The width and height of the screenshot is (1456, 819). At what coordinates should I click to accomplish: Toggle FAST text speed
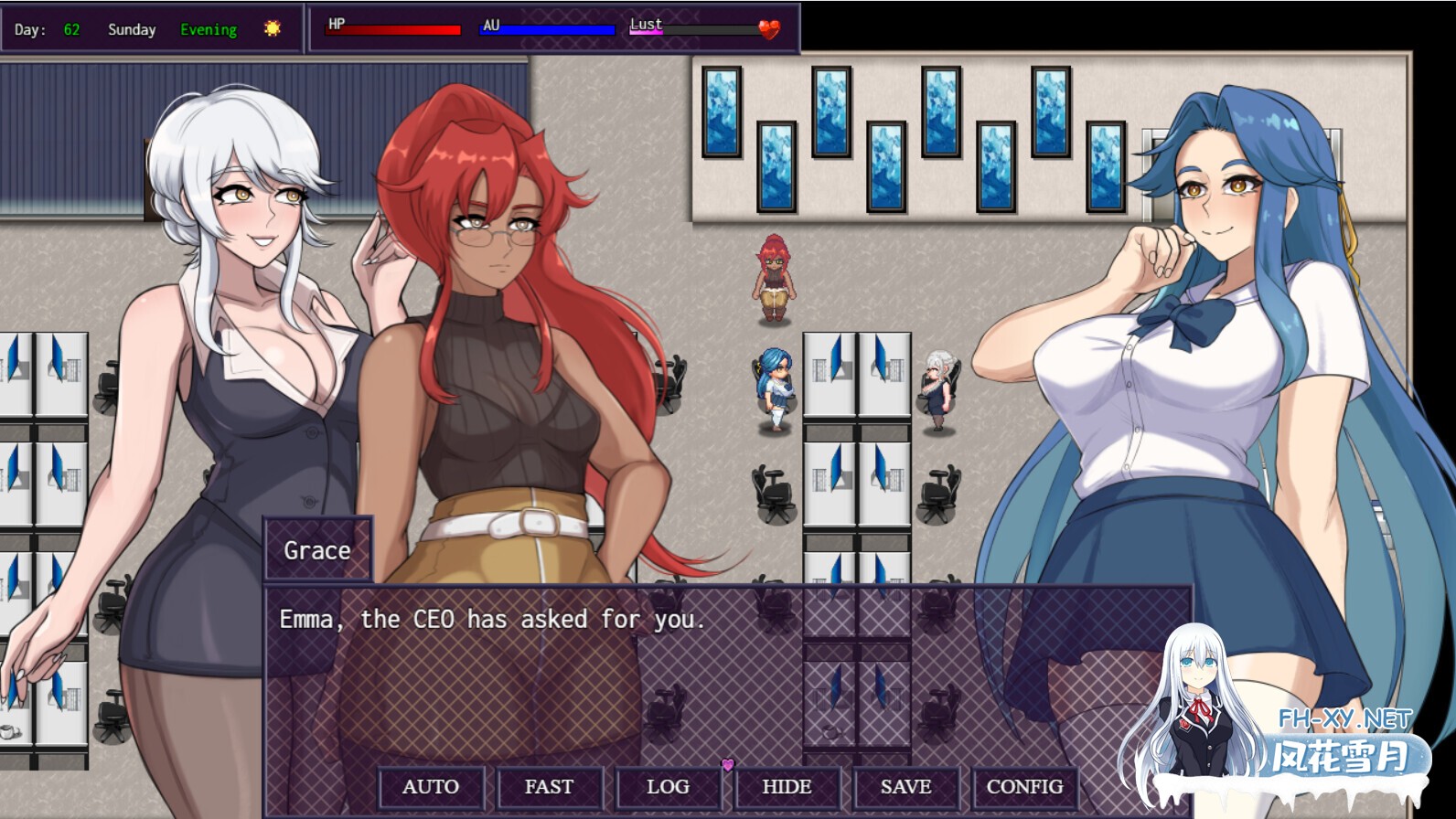pyautogui.click(x=550, y=786)
